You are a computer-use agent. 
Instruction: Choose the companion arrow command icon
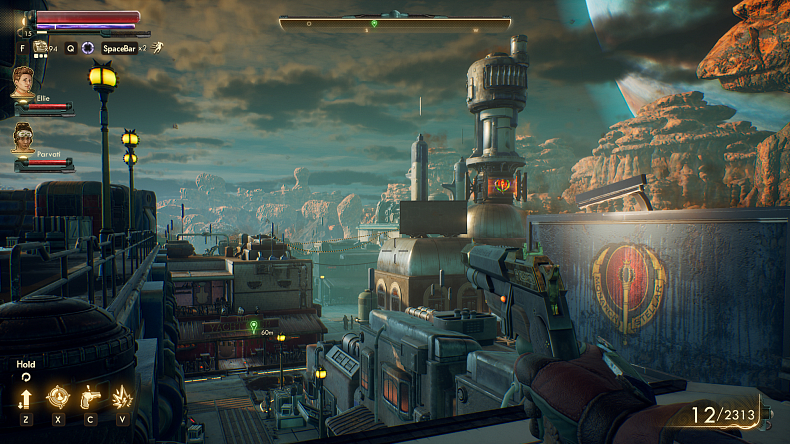point(26,397)
